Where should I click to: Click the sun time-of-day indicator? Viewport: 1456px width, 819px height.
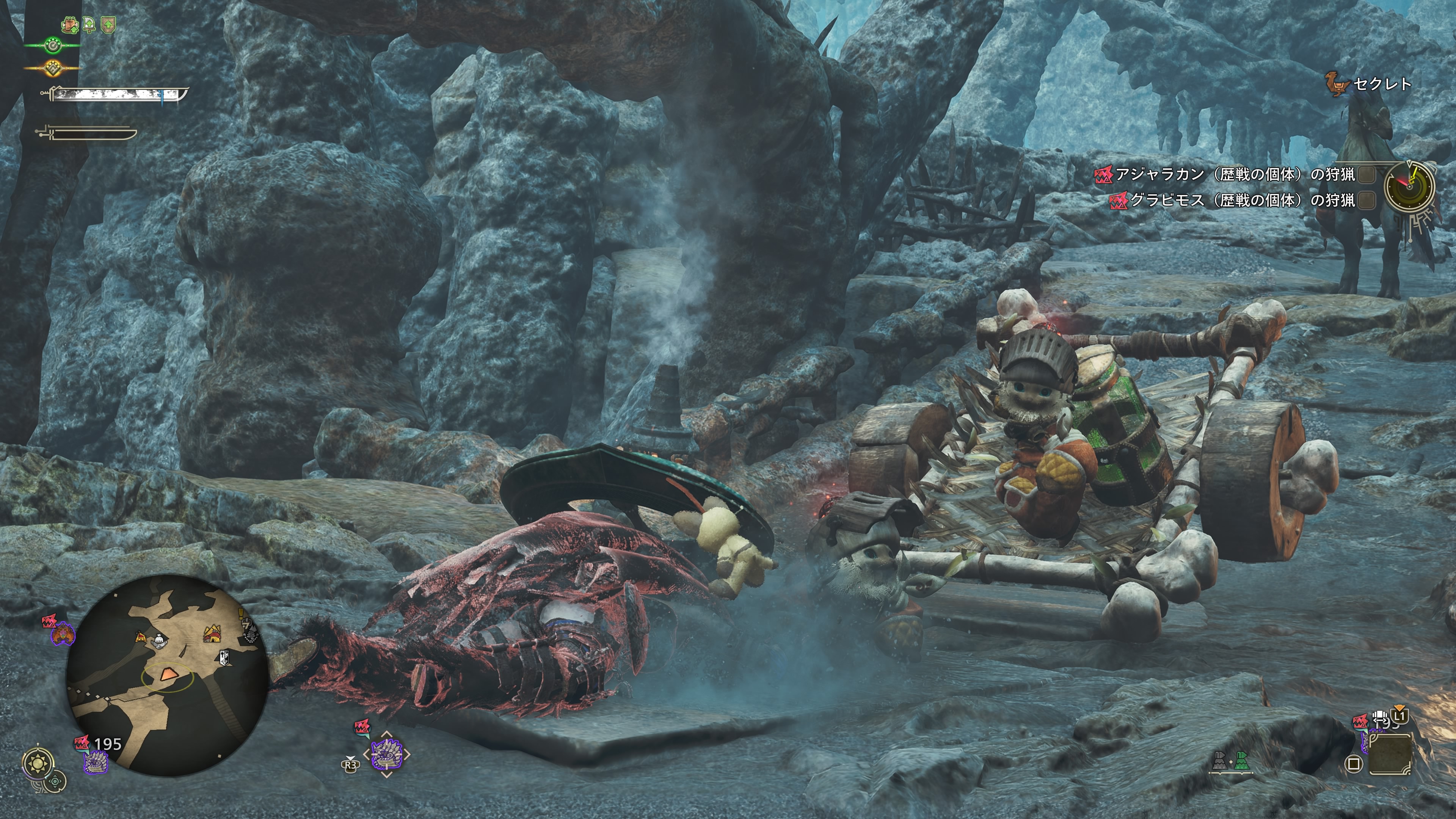click(x=38, y=764)
